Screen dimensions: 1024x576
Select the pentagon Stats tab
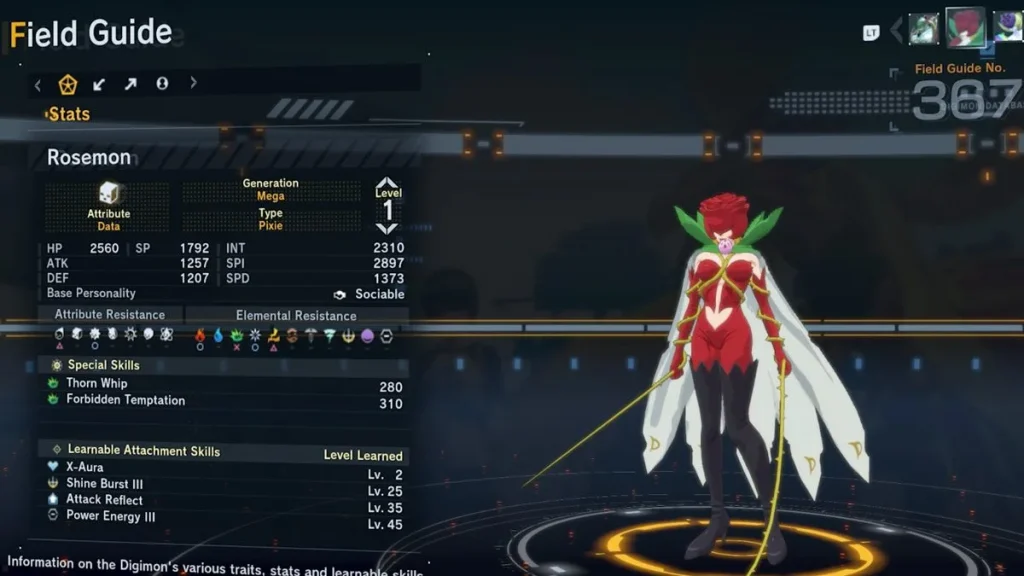68,84
